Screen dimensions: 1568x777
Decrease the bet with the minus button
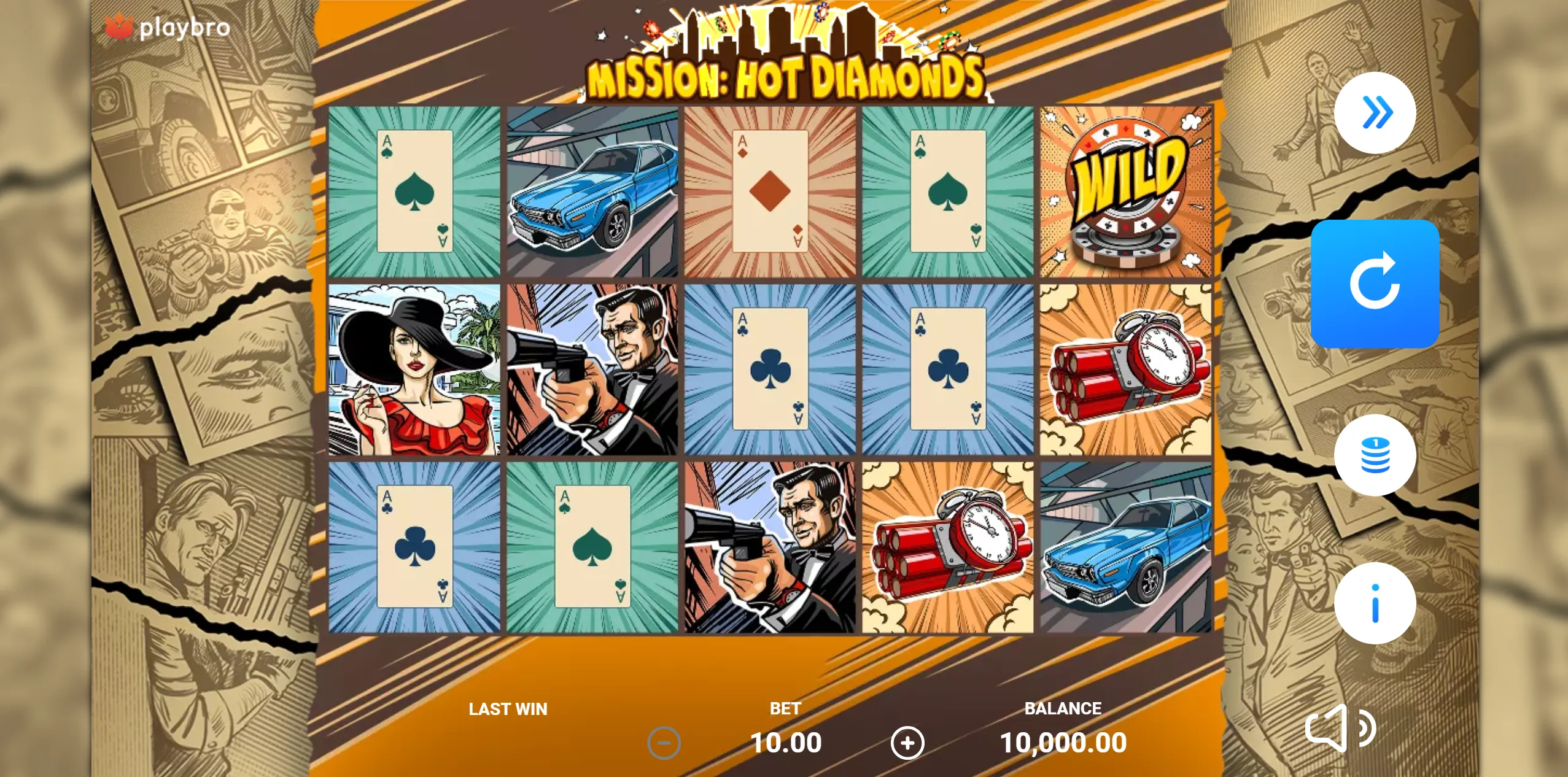663,741
